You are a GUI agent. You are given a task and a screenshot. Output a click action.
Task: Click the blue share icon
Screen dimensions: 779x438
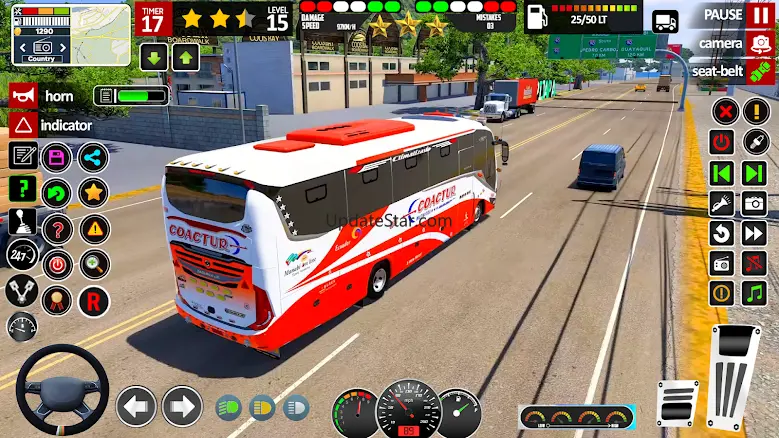[x=93, y=157]
